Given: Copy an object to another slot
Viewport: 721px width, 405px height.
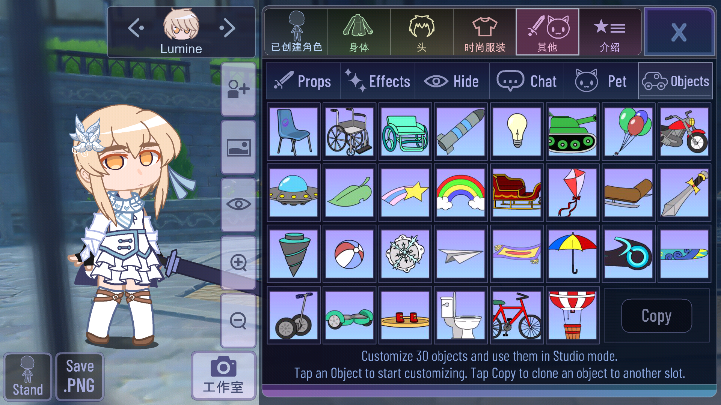Looking at the screenshot, I should click(656, 316).
